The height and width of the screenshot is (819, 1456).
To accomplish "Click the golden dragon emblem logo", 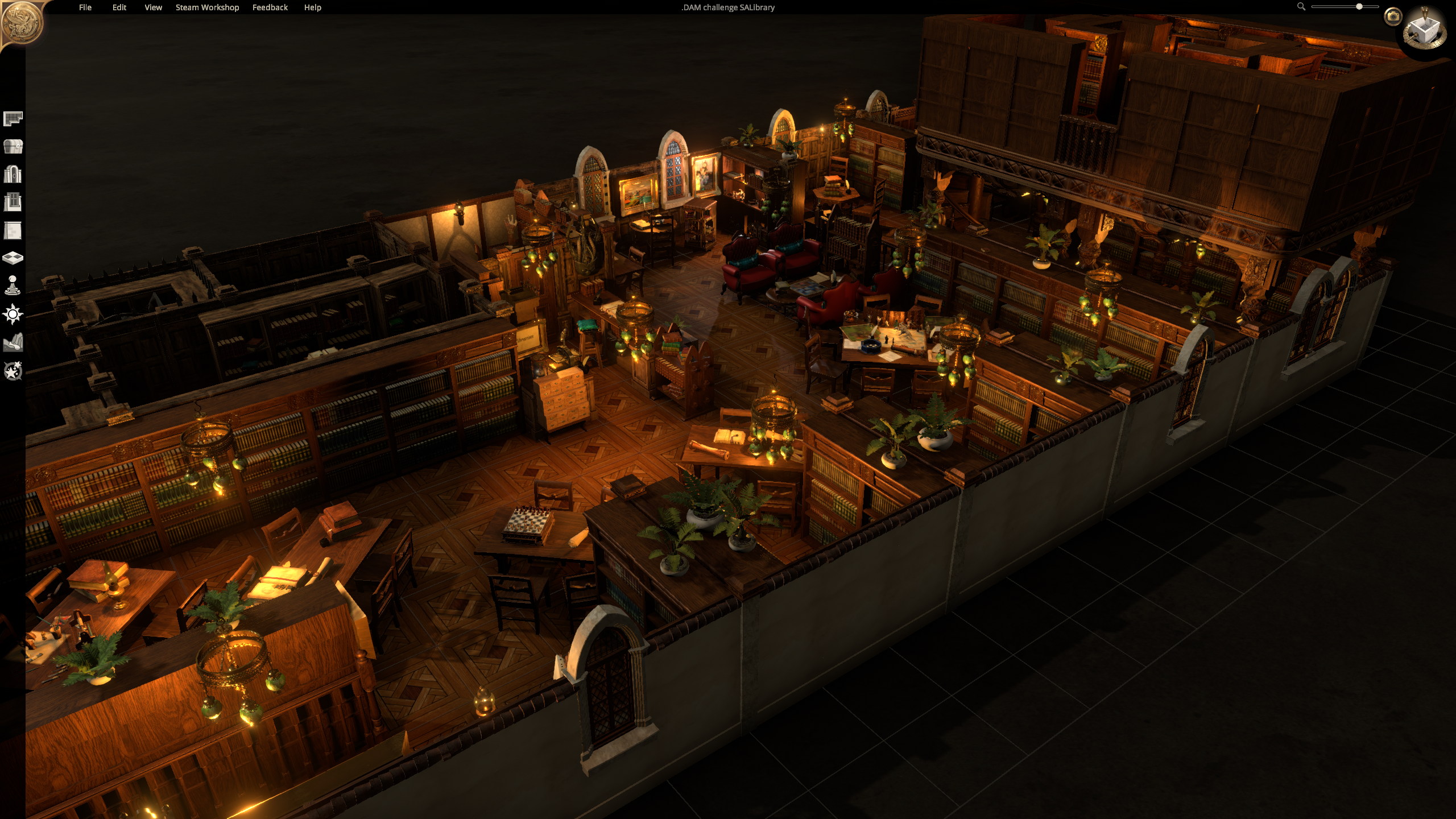I will (22, 23).
